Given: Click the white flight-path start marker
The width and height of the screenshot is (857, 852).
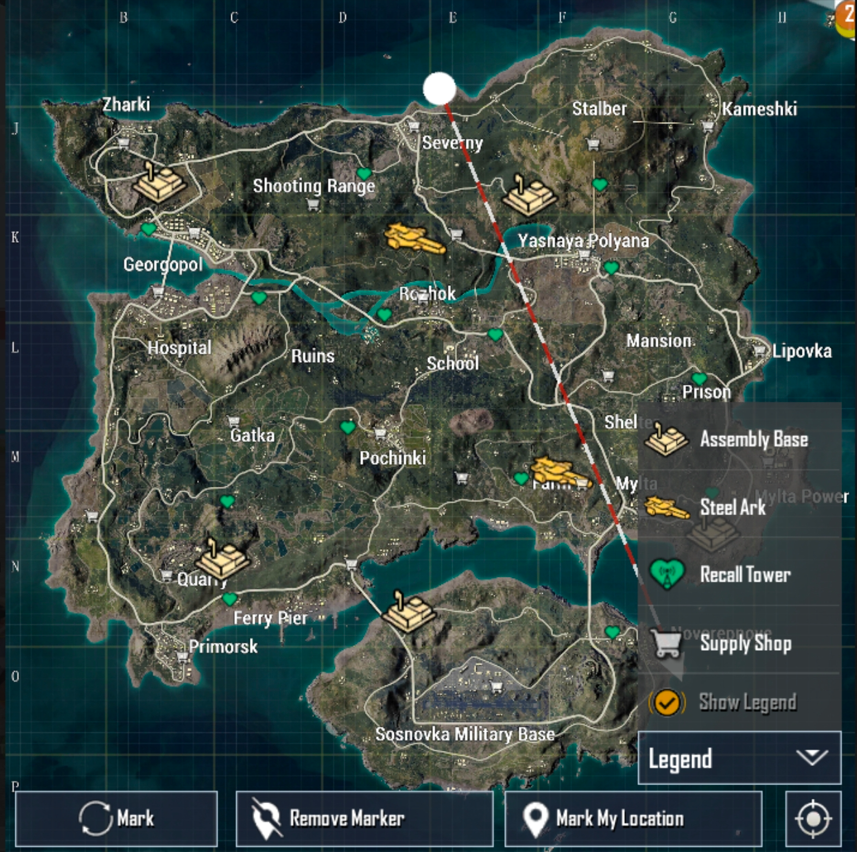Looking at the screenshot, I should (x=439, y=88).
